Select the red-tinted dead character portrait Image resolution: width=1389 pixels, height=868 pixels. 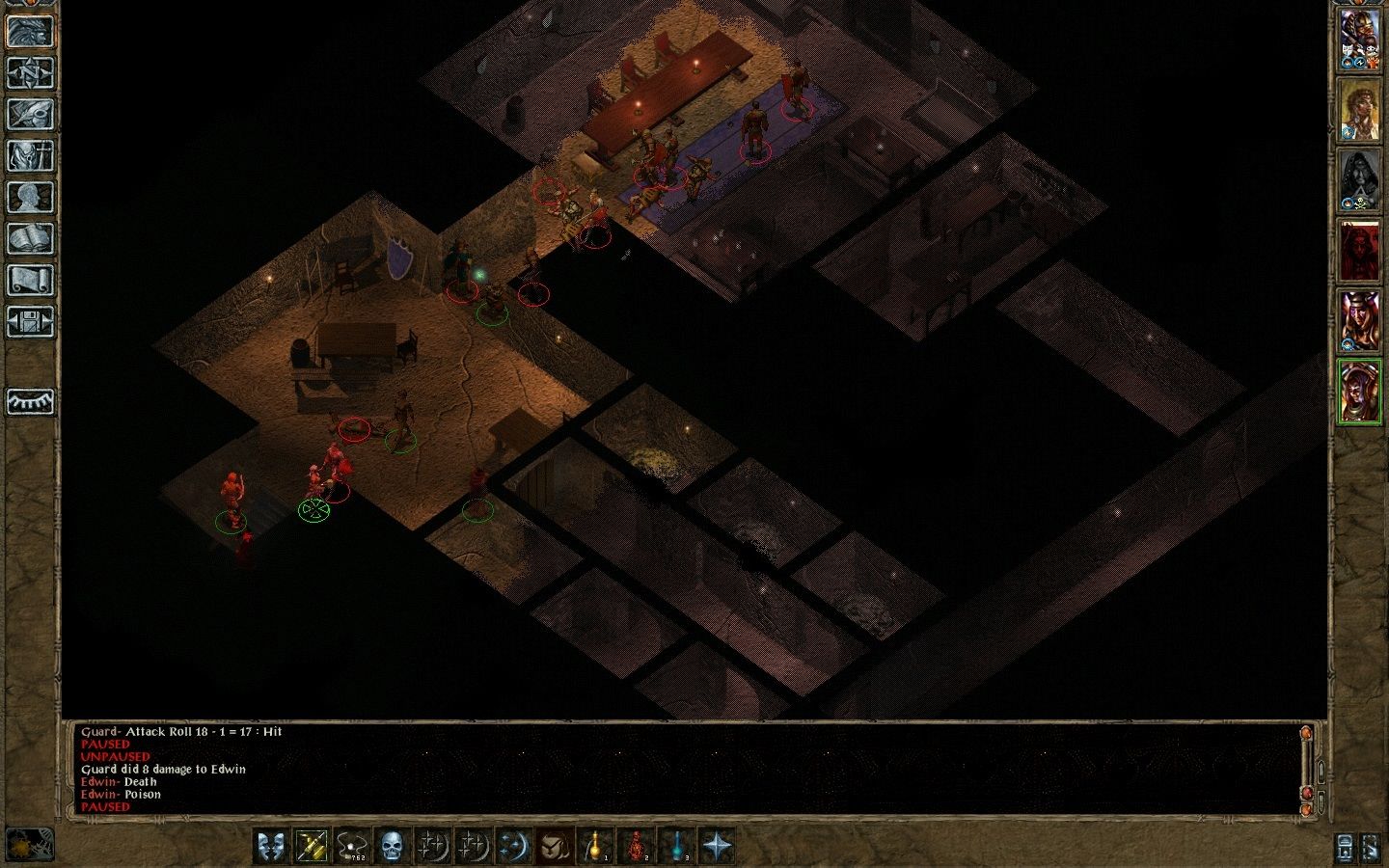(x=1359, y=252)
